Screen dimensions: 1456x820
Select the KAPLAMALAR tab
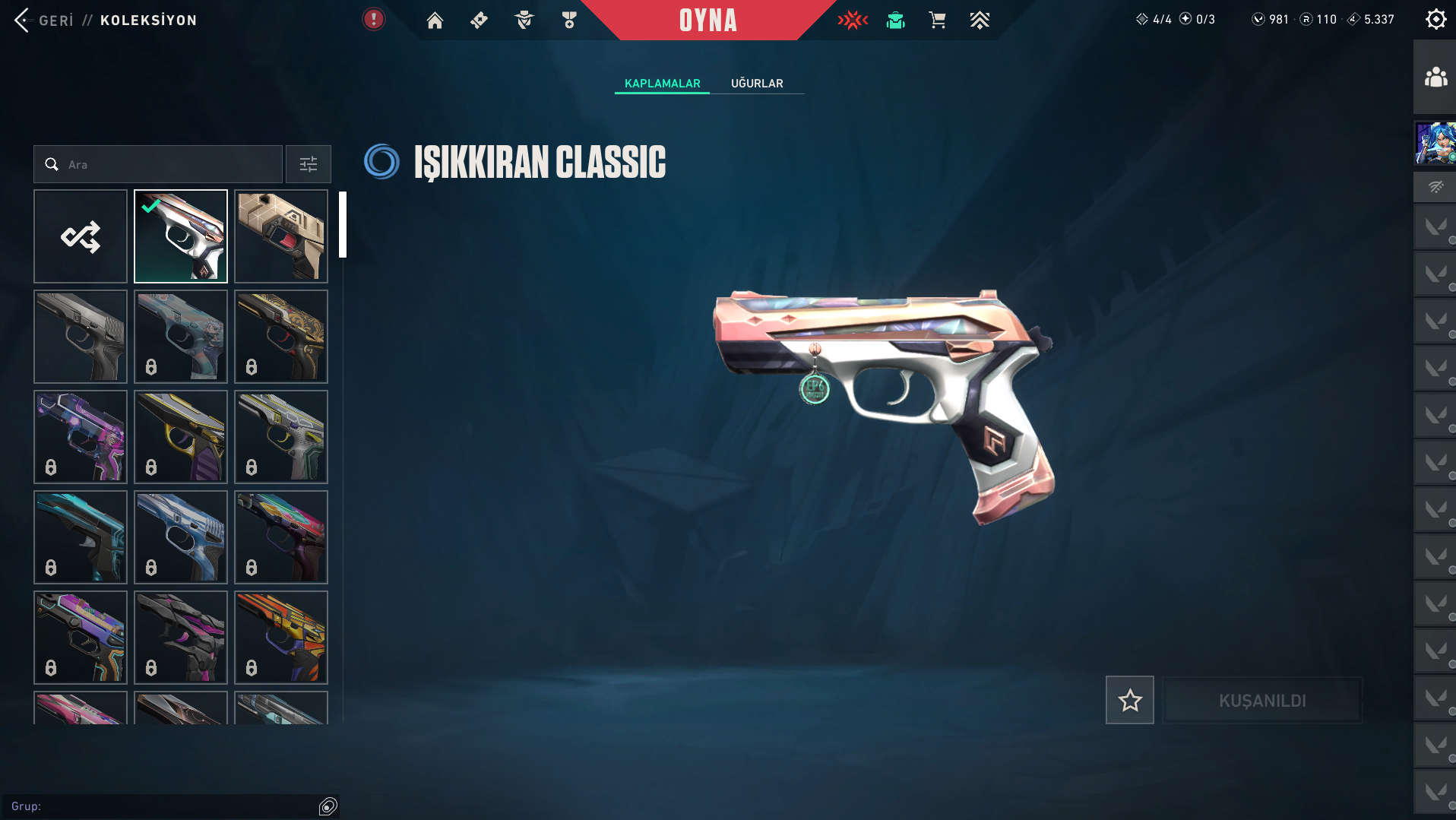tap(662, 84)
